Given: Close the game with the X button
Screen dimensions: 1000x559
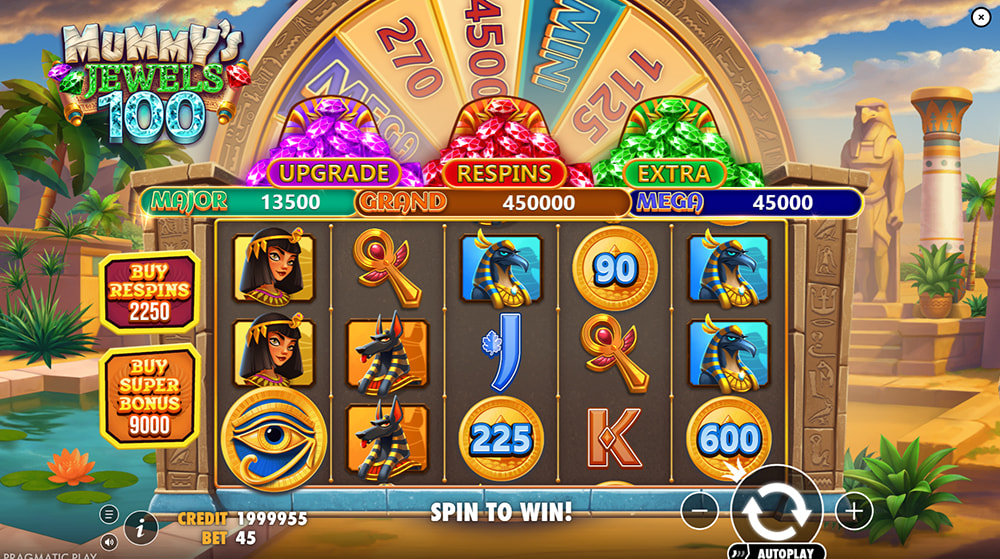Looking at the screenshot, I should point(980,15).
